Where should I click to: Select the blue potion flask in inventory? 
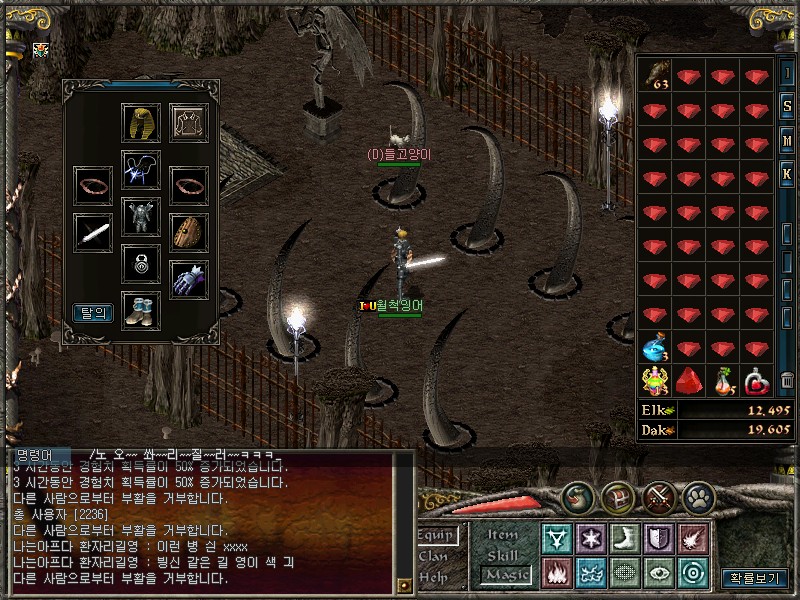click(x=656, y=349)
